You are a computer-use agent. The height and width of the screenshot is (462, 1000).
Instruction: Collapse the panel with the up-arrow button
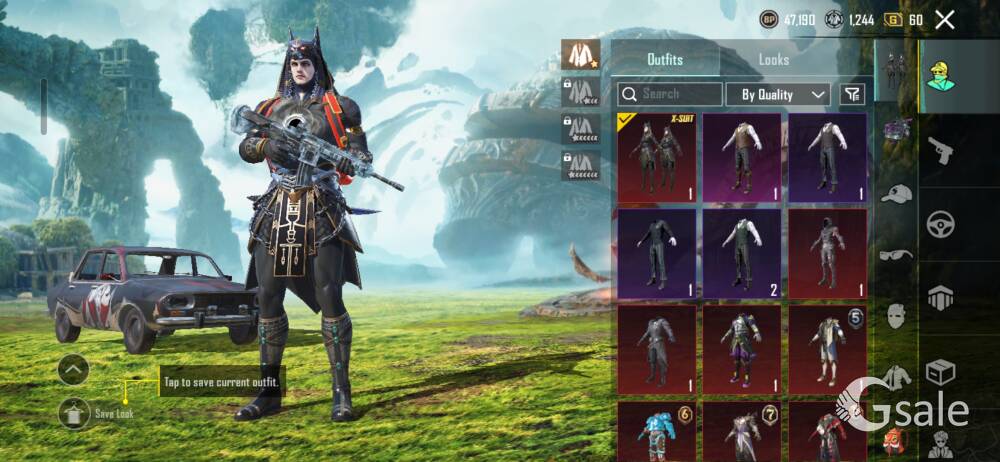click(73, 370)
